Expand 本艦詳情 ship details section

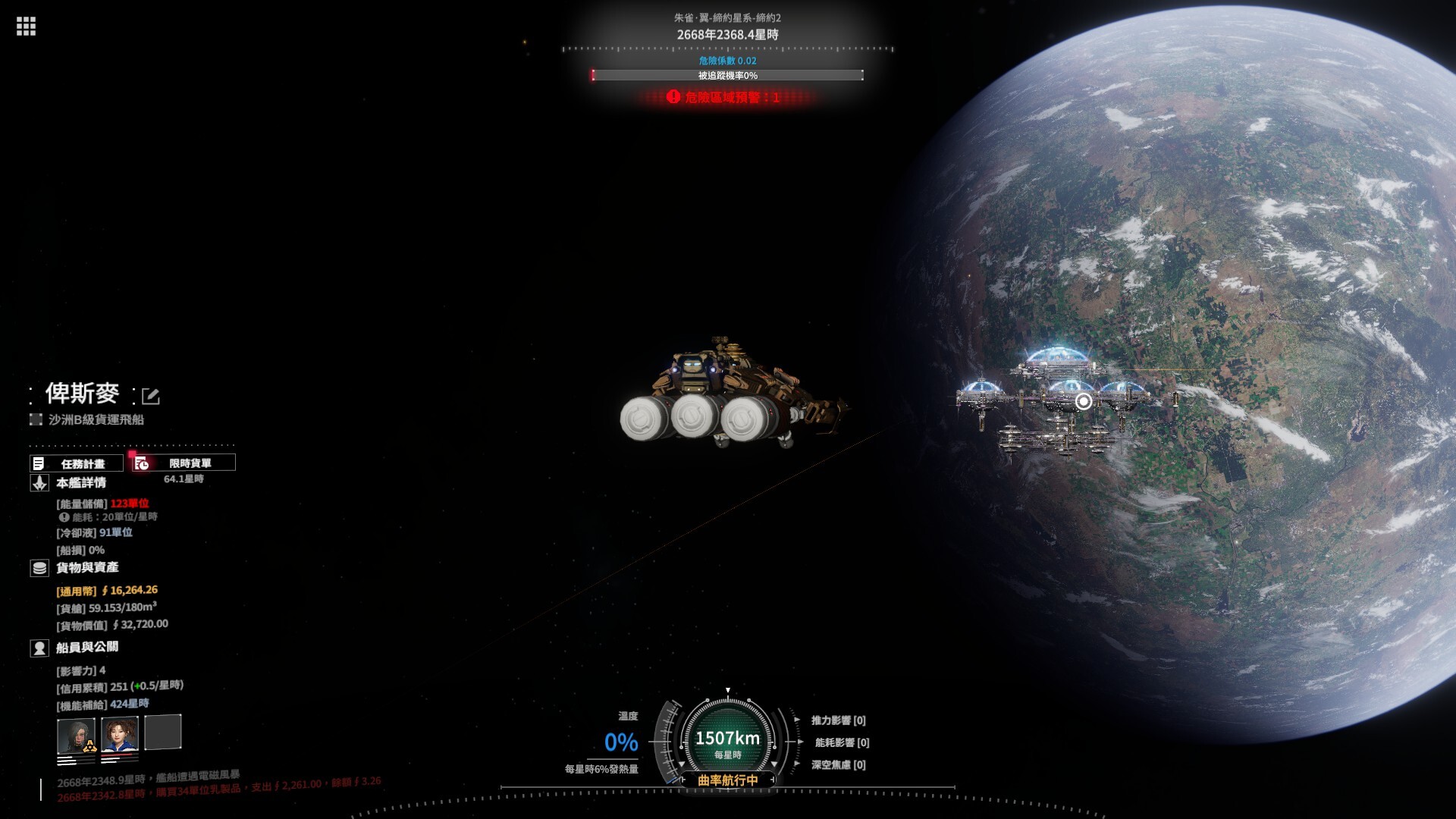coord(80,483)
